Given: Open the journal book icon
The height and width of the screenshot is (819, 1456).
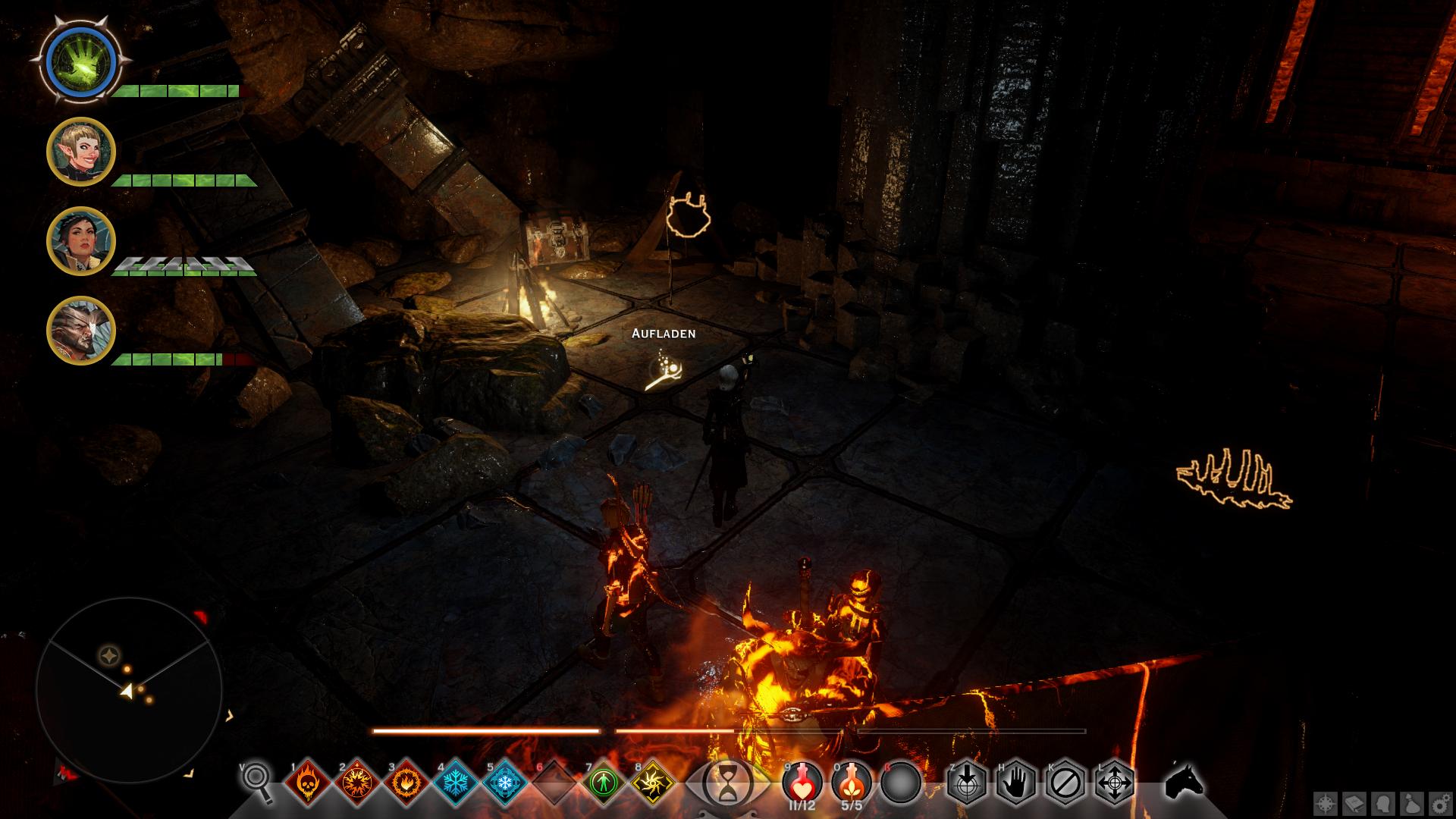Looking at the screenshot, I should [1354, 802].
